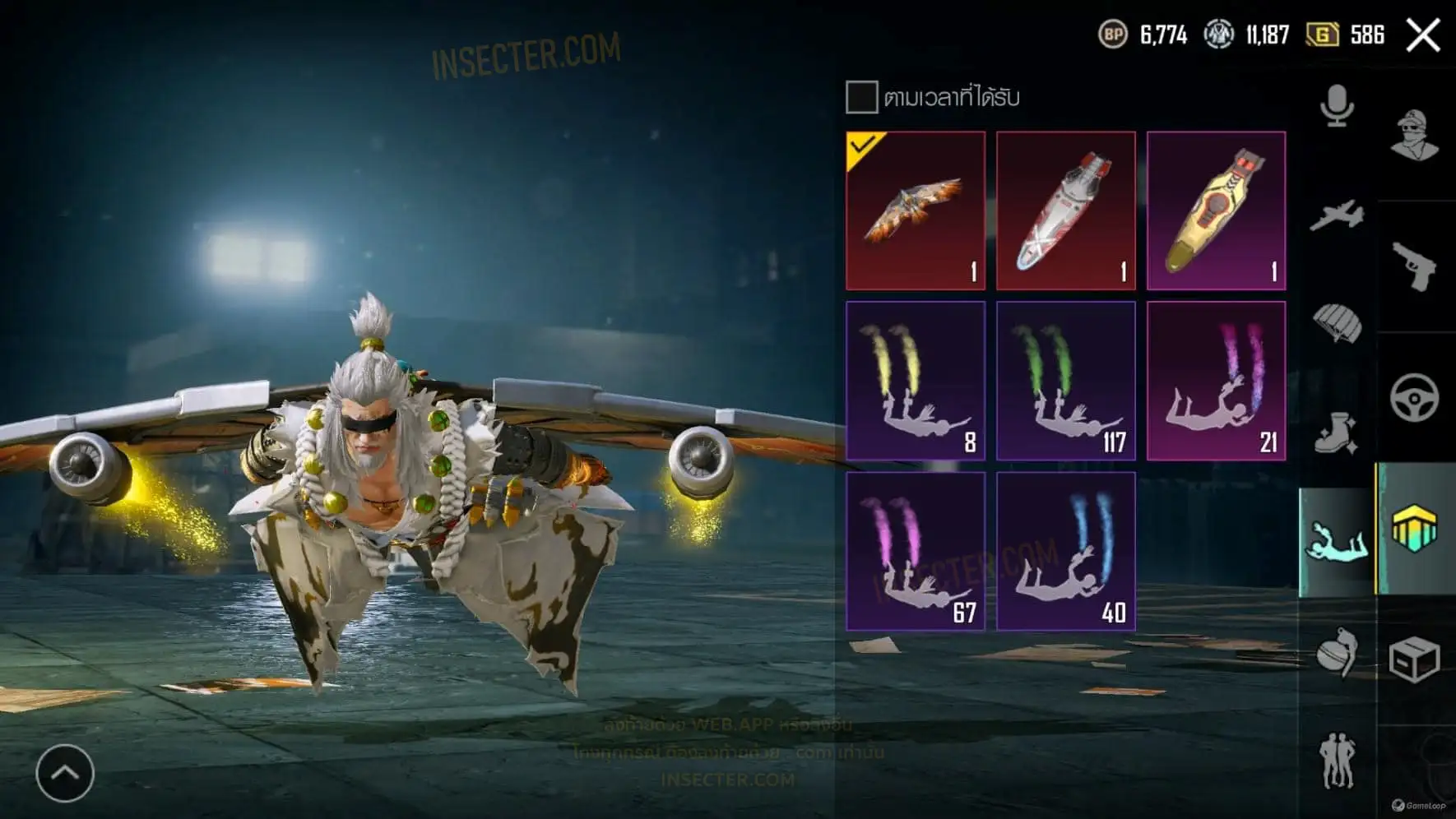This screenshot has height=819, width=1456.
Task: Select the blue smoke trail item
Action: coord(1066,551)
